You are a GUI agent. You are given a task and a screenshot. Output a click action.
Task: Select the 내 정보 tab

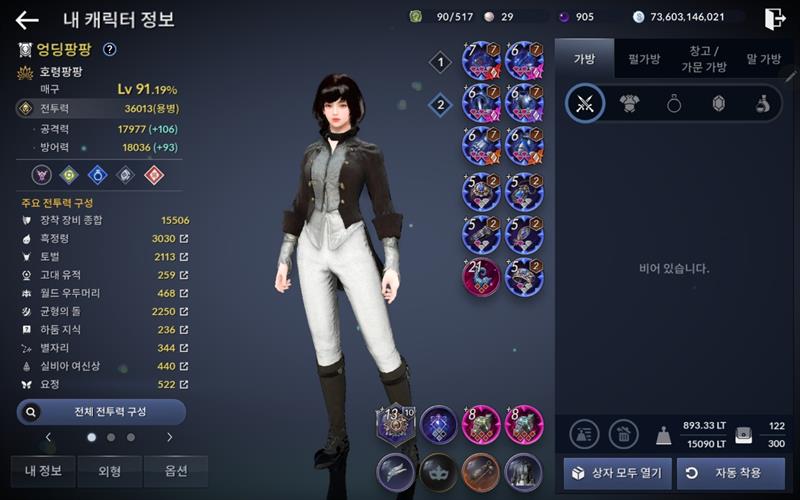click(43, 471)
